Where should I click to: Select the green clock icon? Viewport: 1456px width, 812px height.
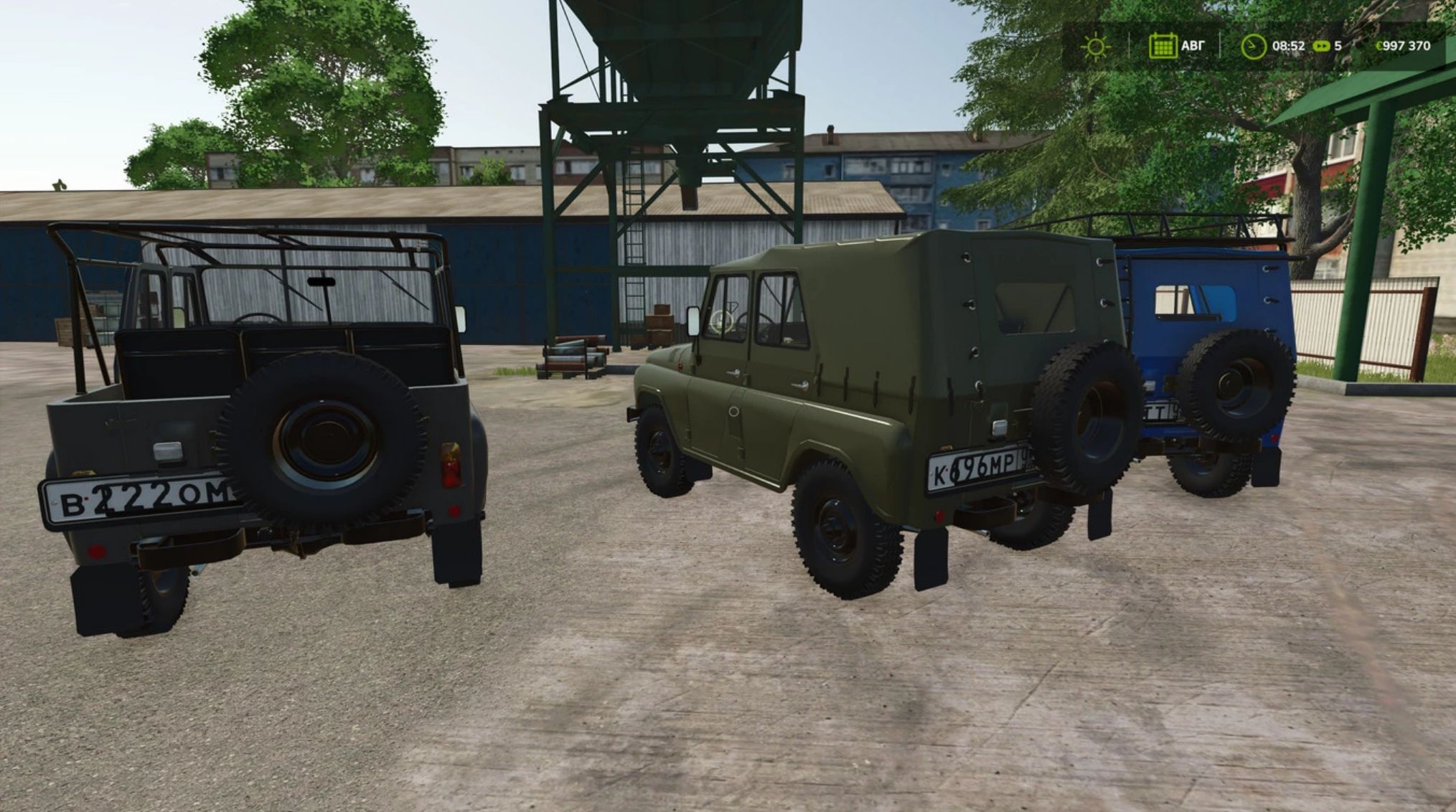(1253, 47)
